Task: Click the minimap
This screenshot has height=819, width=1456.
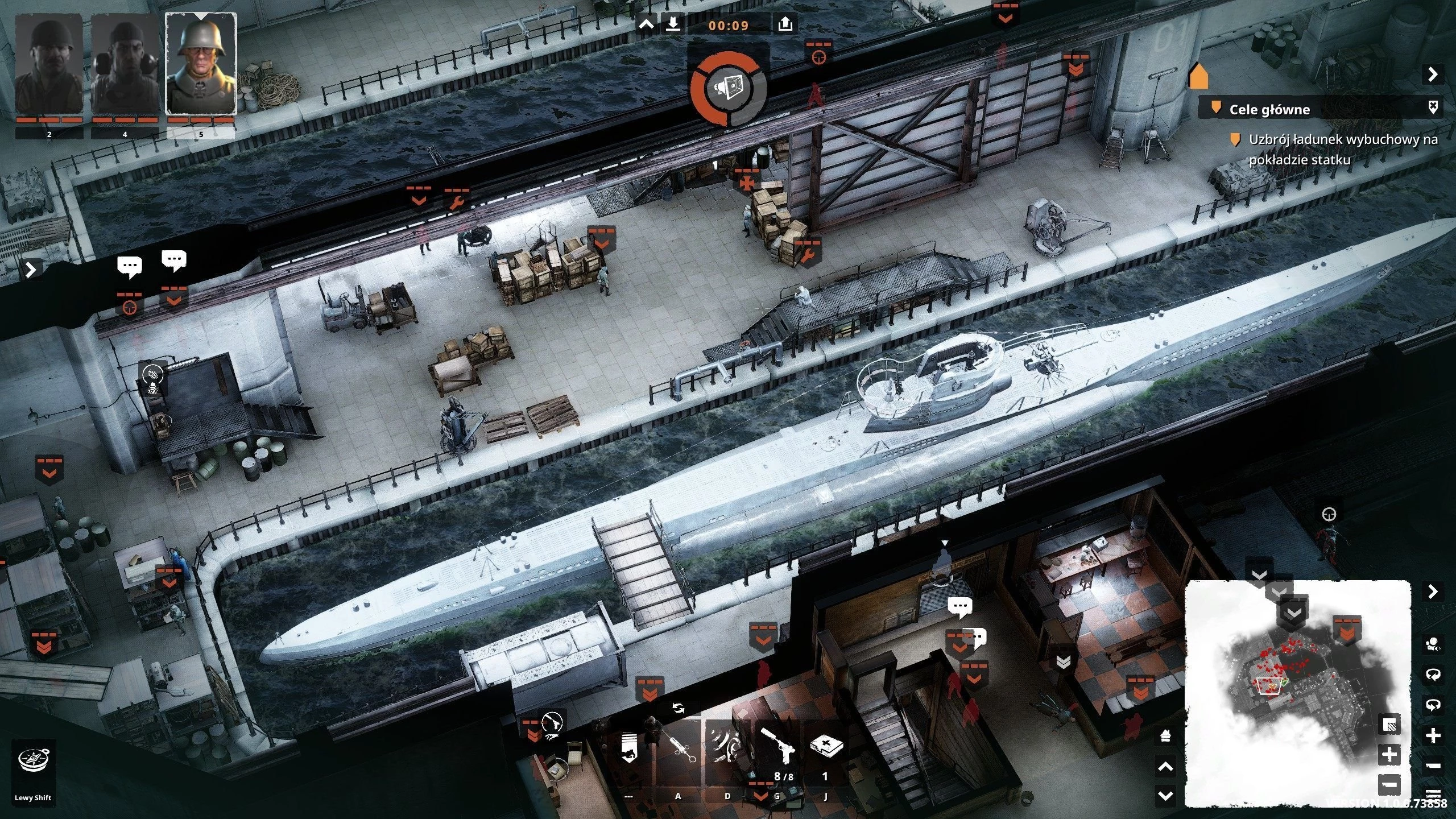Action: [1297, 693]
